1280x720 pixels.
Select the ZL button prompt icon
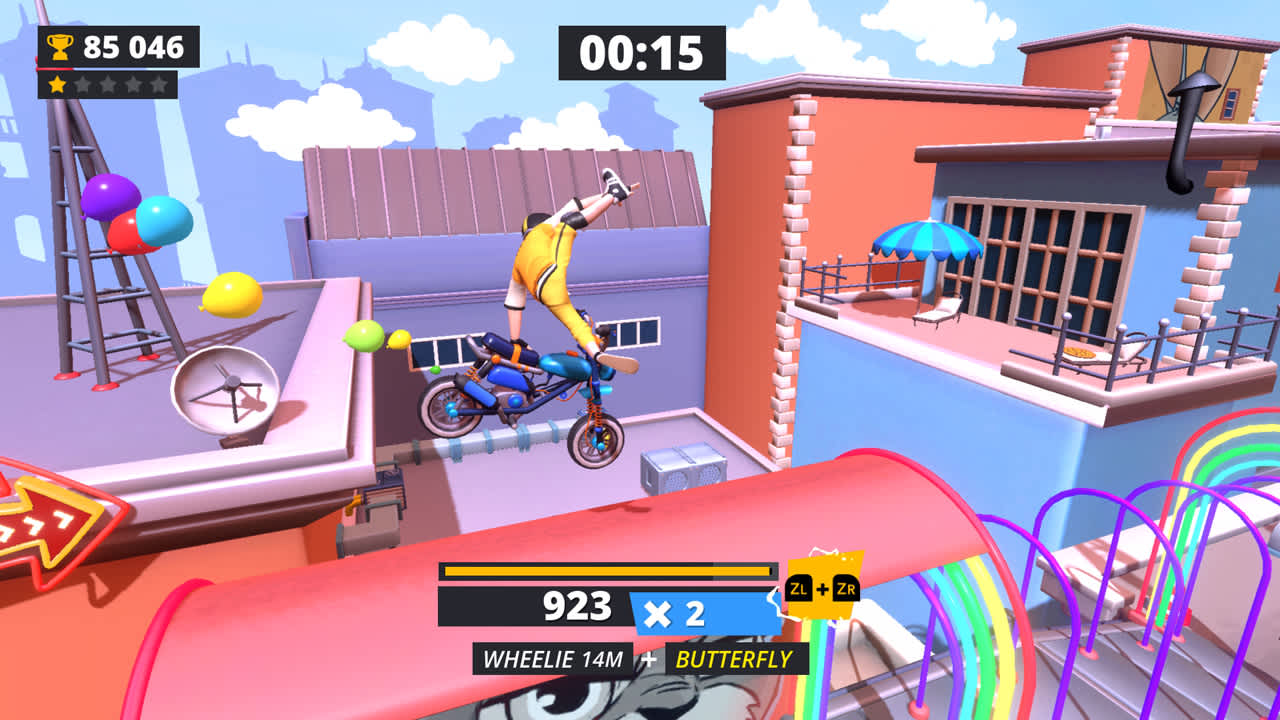(x=799, y=589)
